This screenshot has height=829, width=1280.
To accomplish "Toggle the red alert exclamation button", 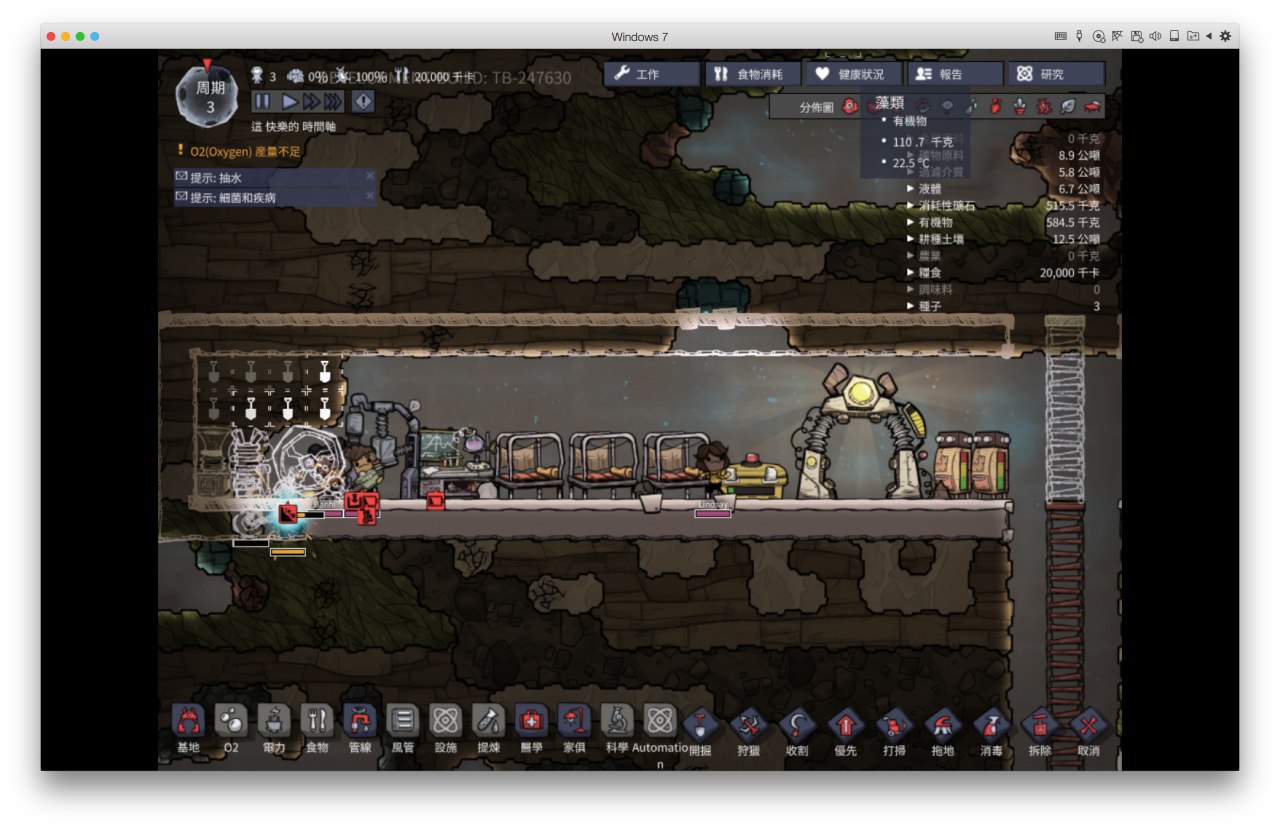I will [x=362, y=101].
